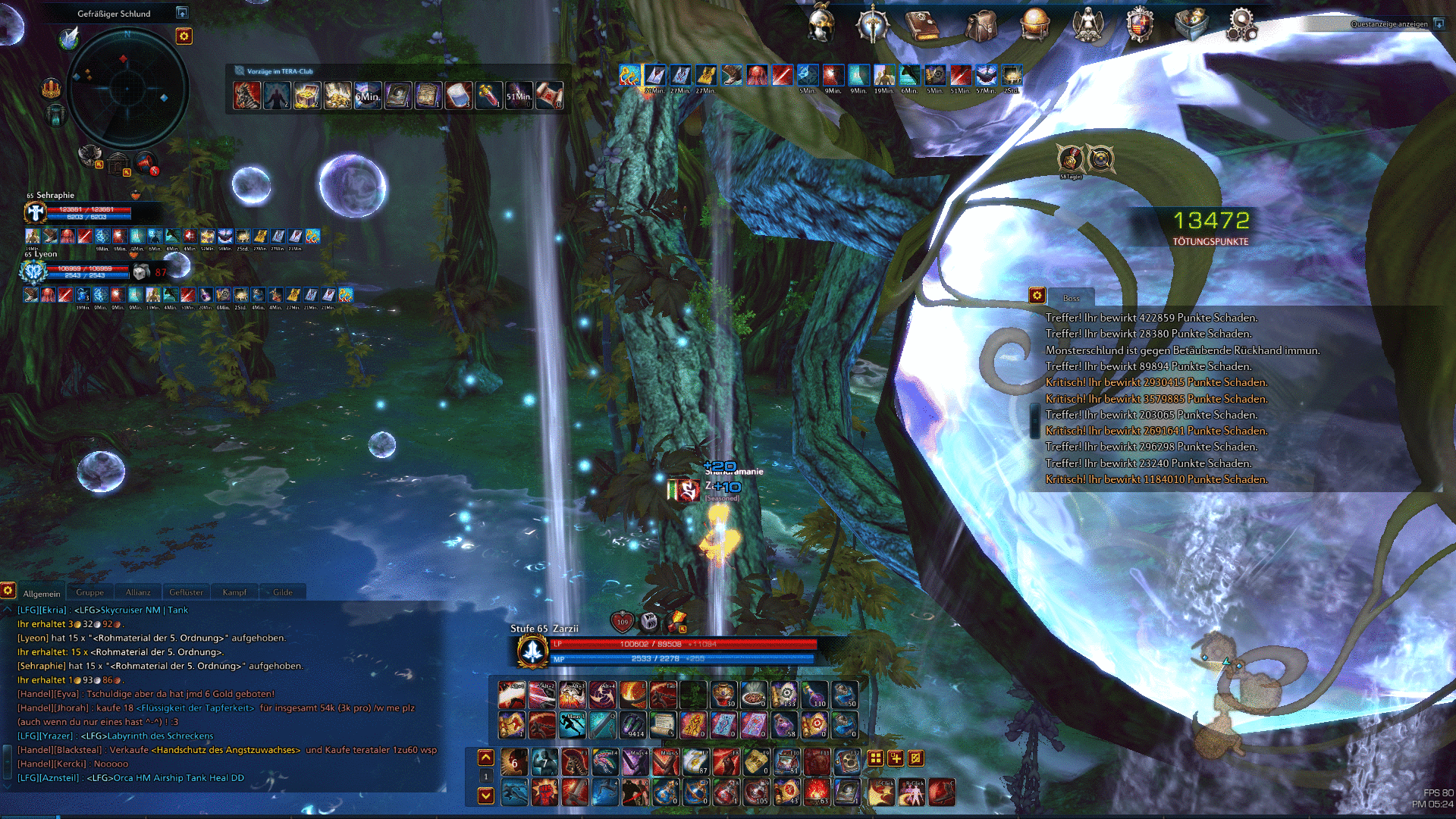Open the gears system settings menu
This screenshot has width=1456, height=819.
(x=1241, y=25)
